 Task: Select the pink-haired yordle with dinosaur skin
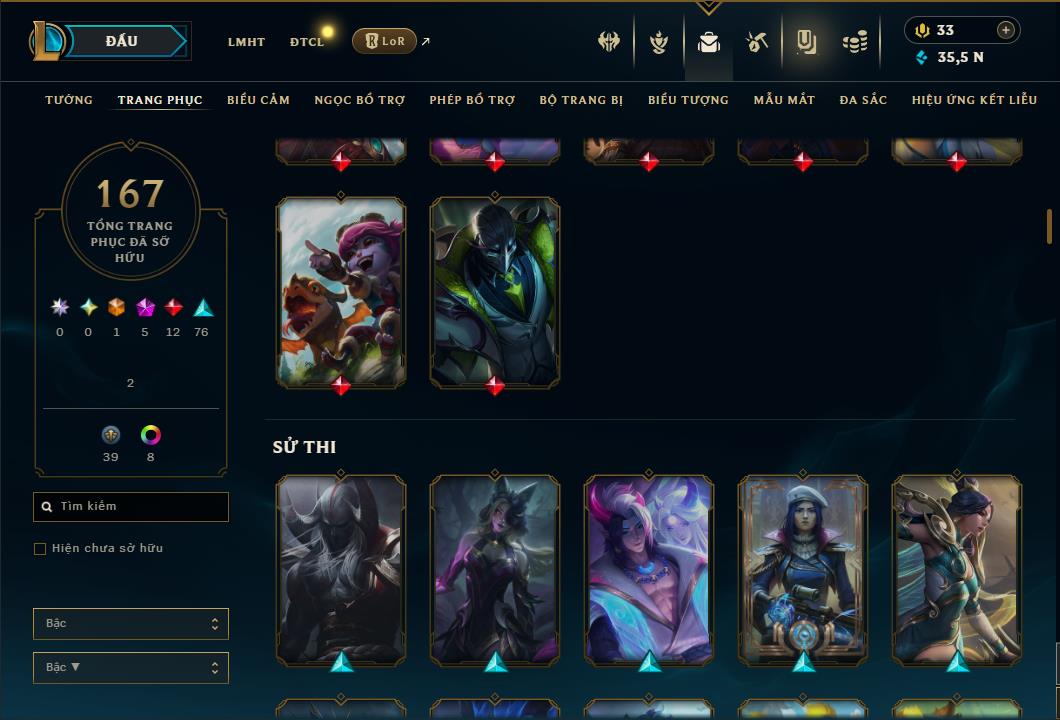(x=341, y=290)
